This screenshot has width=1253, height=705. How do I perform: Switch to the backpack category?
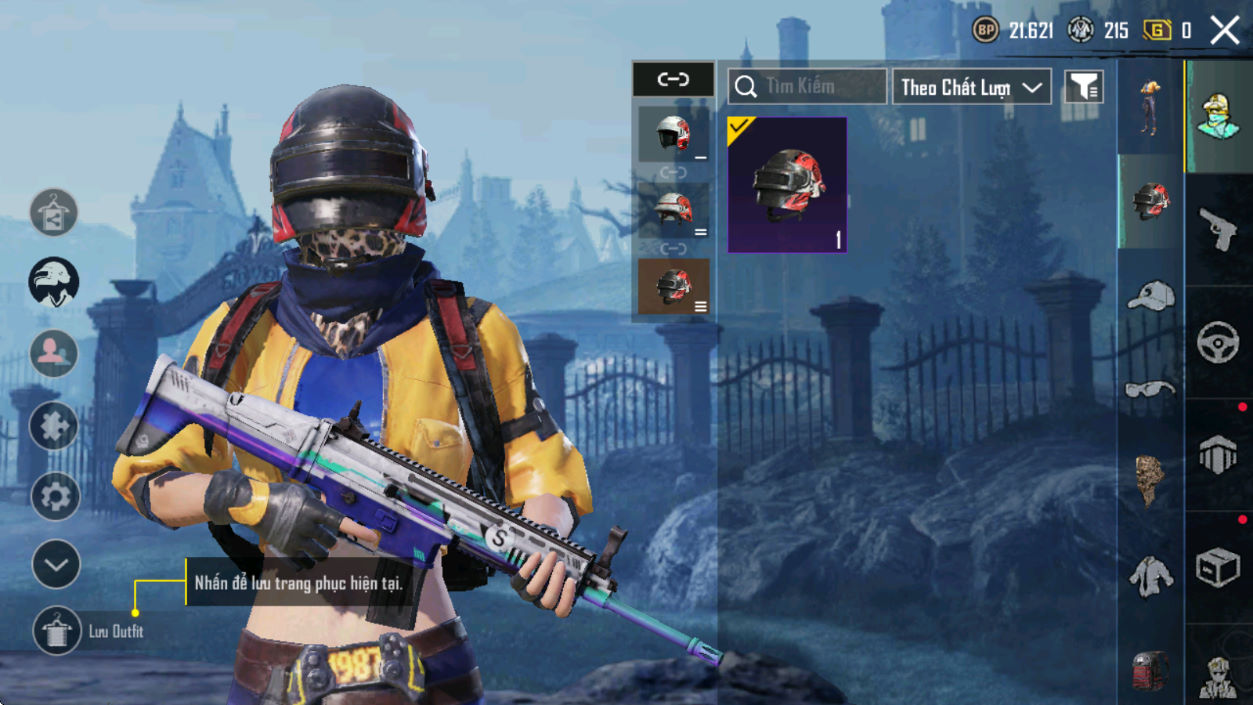click(1150, 668)
